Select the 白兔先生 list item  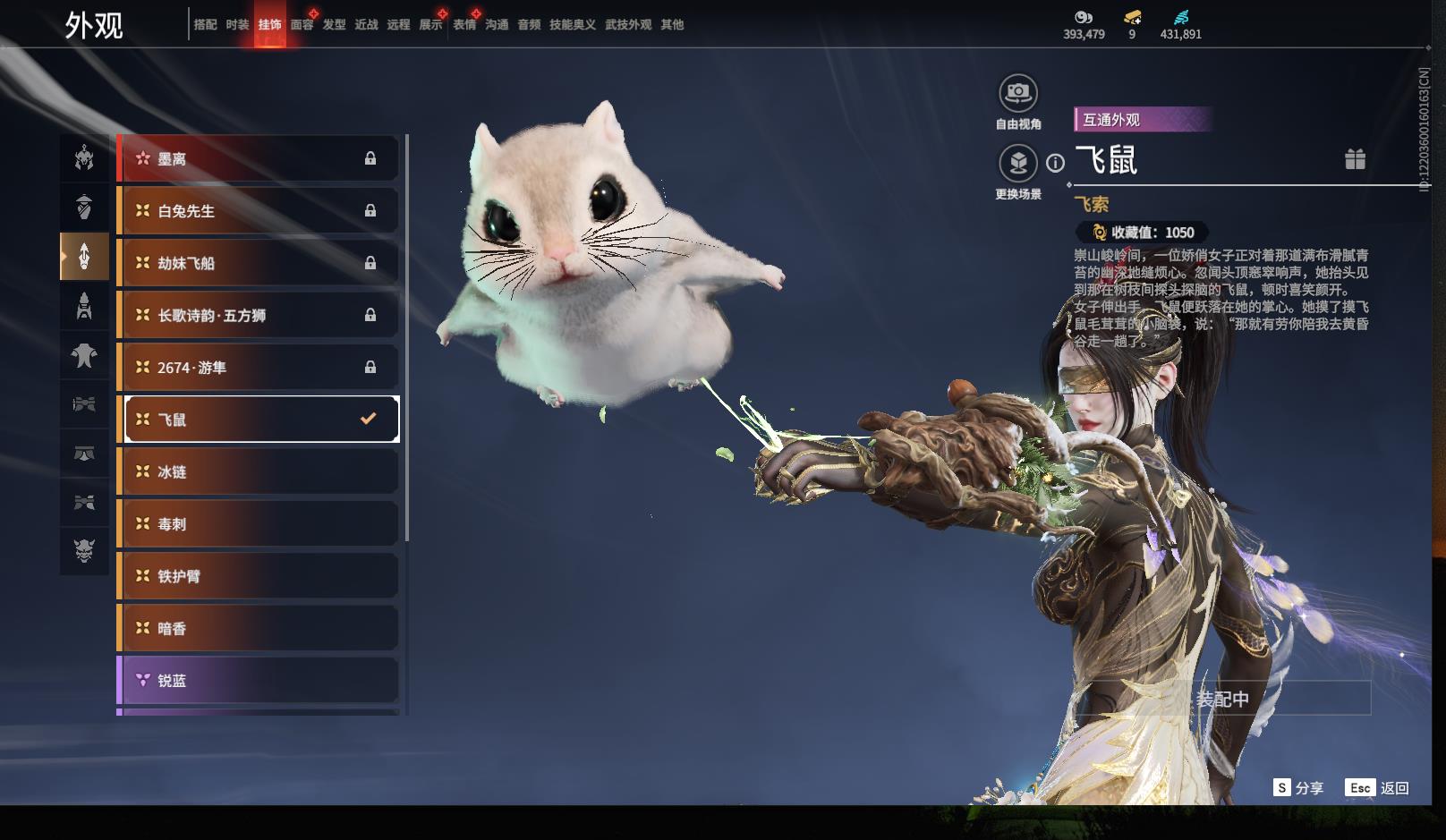pyautogui.click(x=258, y=211)
